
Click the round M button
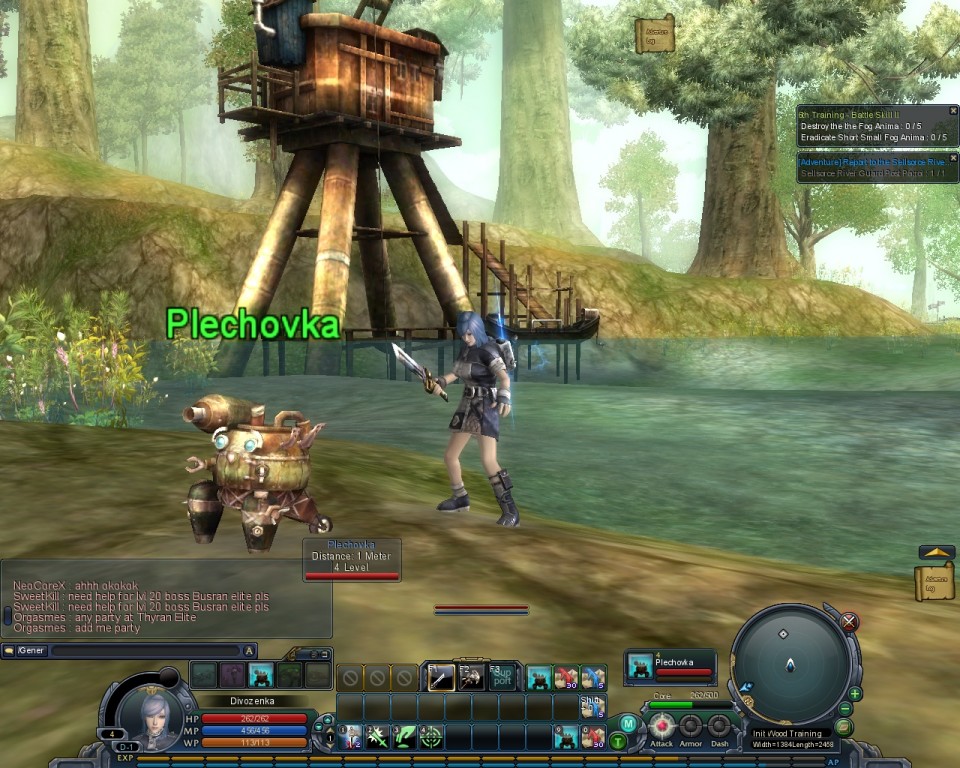[x=627, y=723]
